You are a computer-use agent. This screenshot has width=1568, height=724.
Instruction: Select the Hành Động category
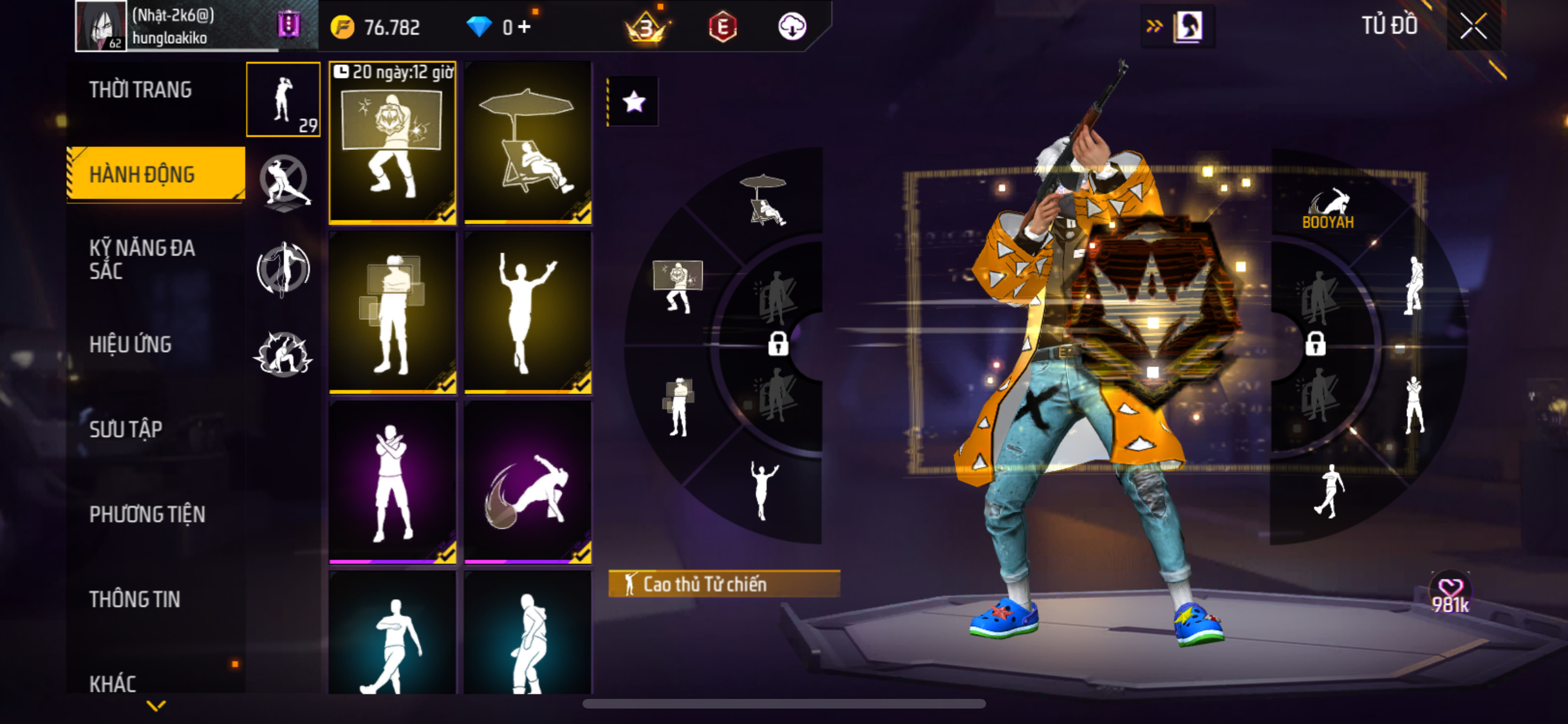click(142, 174)
